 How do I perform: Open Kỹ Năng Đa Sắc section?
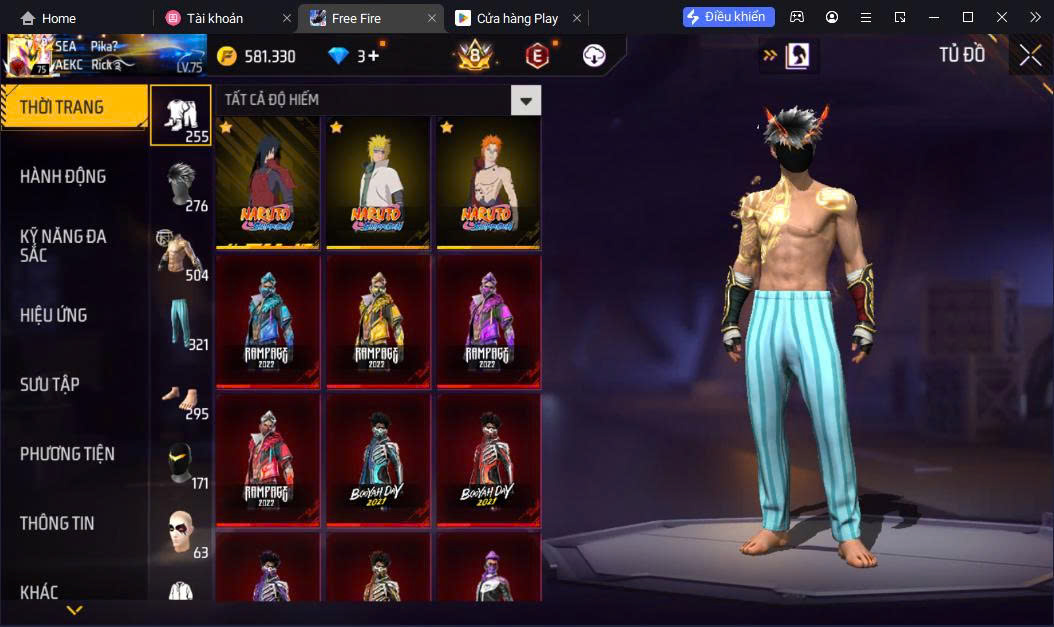coord(63,245)
